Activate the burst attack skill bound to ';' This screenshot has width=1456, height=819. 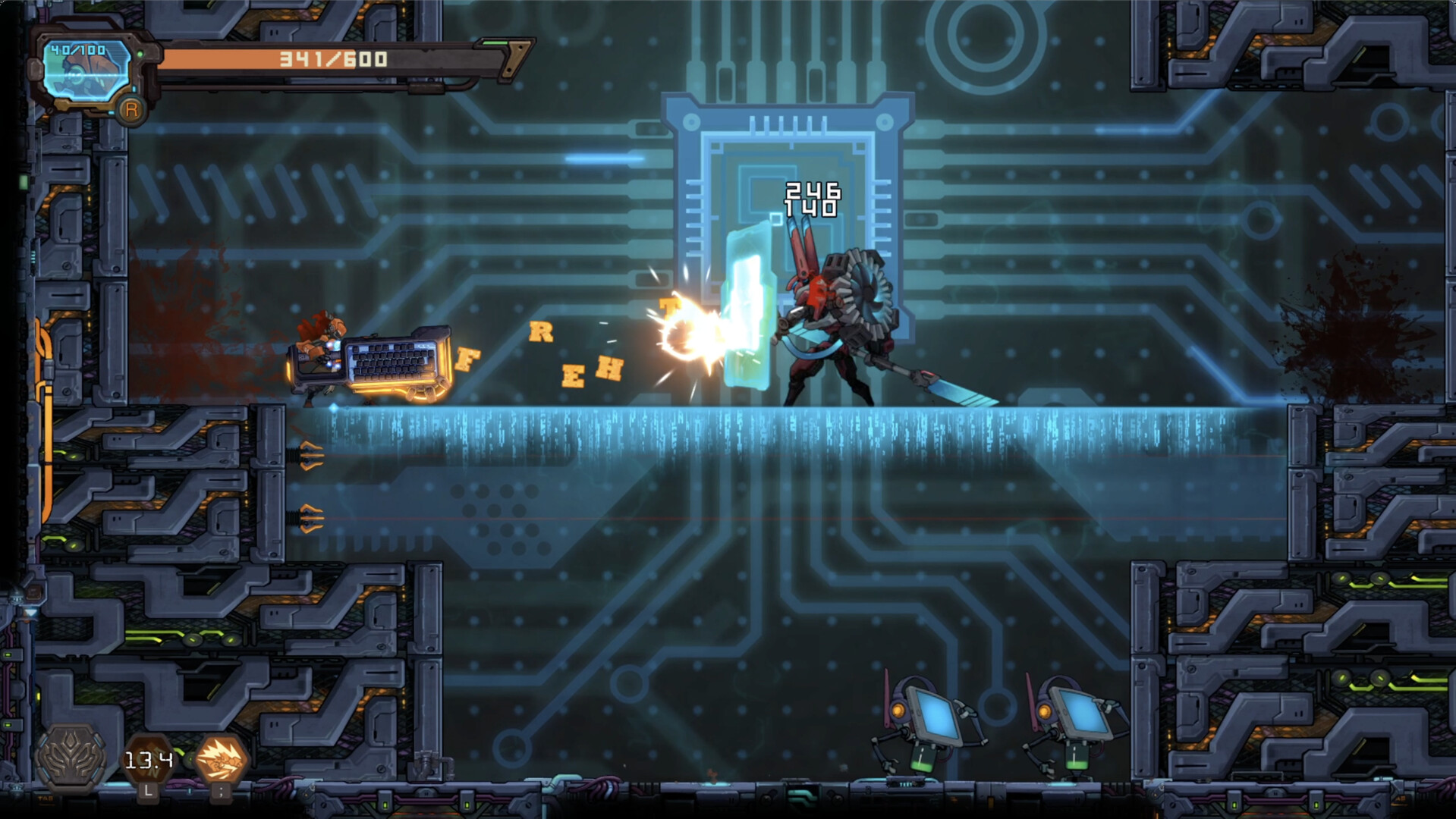tap(223, 760)
